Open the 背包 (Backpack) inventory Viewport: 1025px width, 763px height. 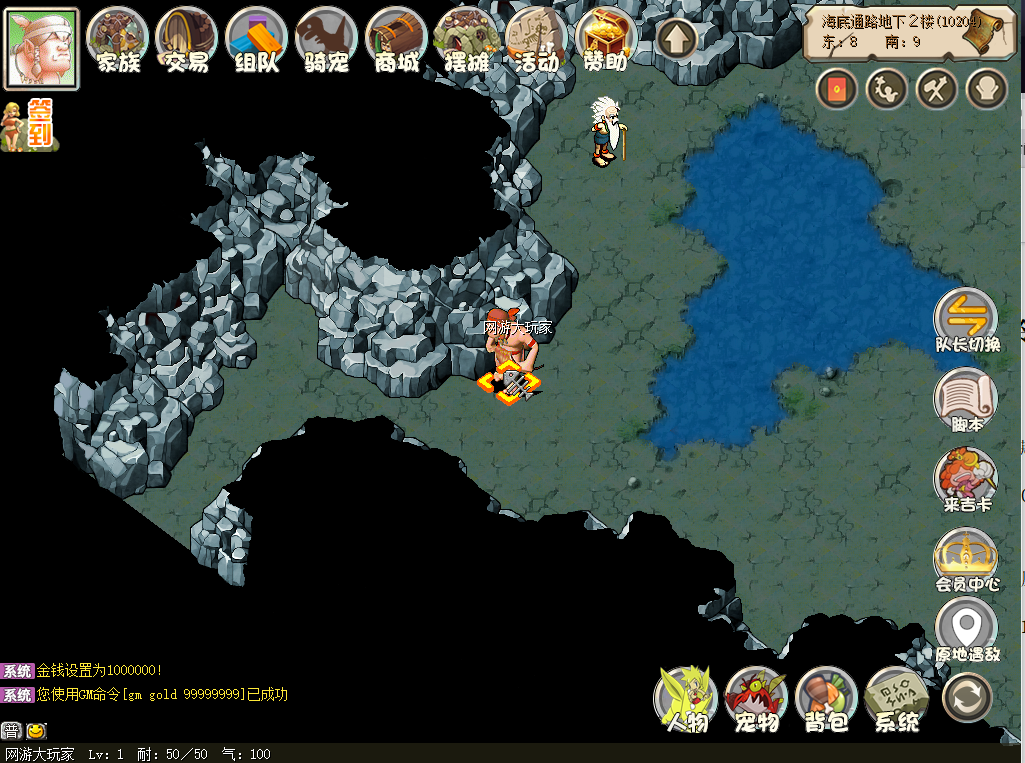(827, 698)
